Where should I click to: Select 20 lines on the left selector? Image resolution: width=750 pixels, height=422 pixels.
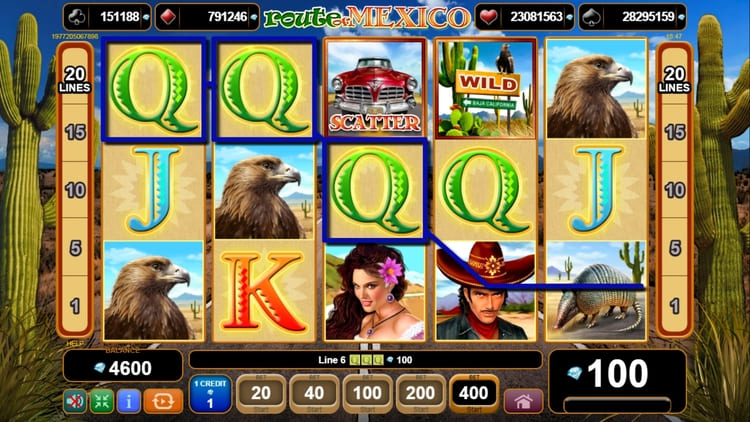(x=74, y=79)
